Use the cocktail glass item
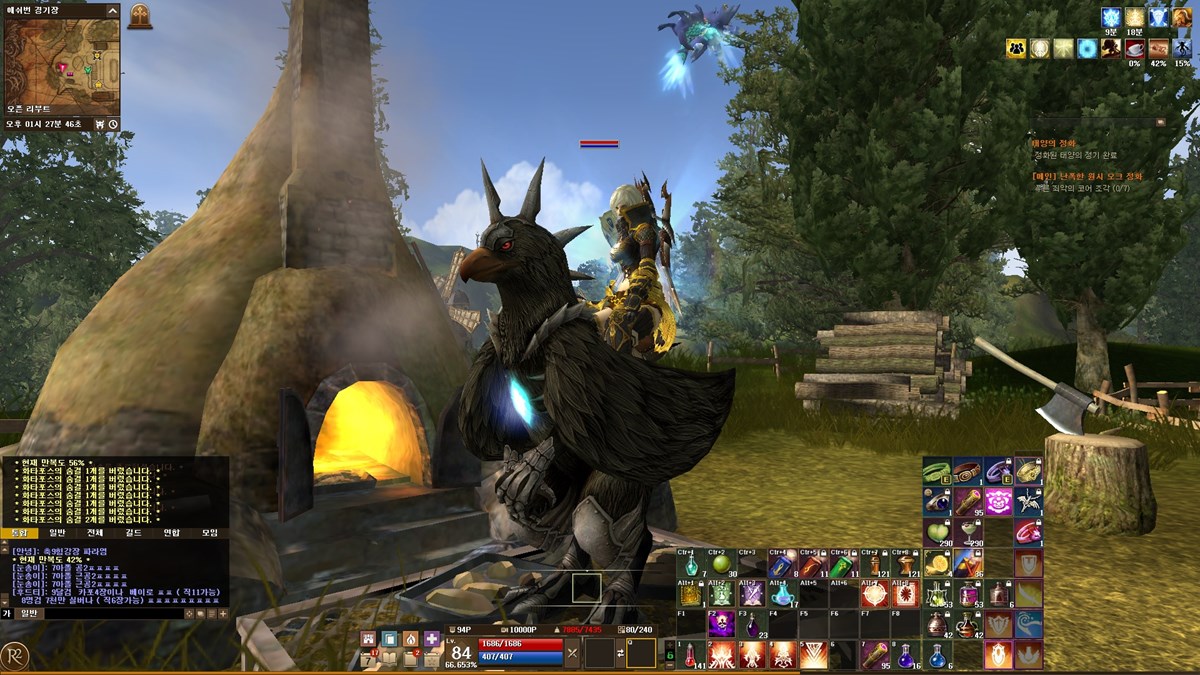This screenshot has height=675, width=1200. coord(967,531)
